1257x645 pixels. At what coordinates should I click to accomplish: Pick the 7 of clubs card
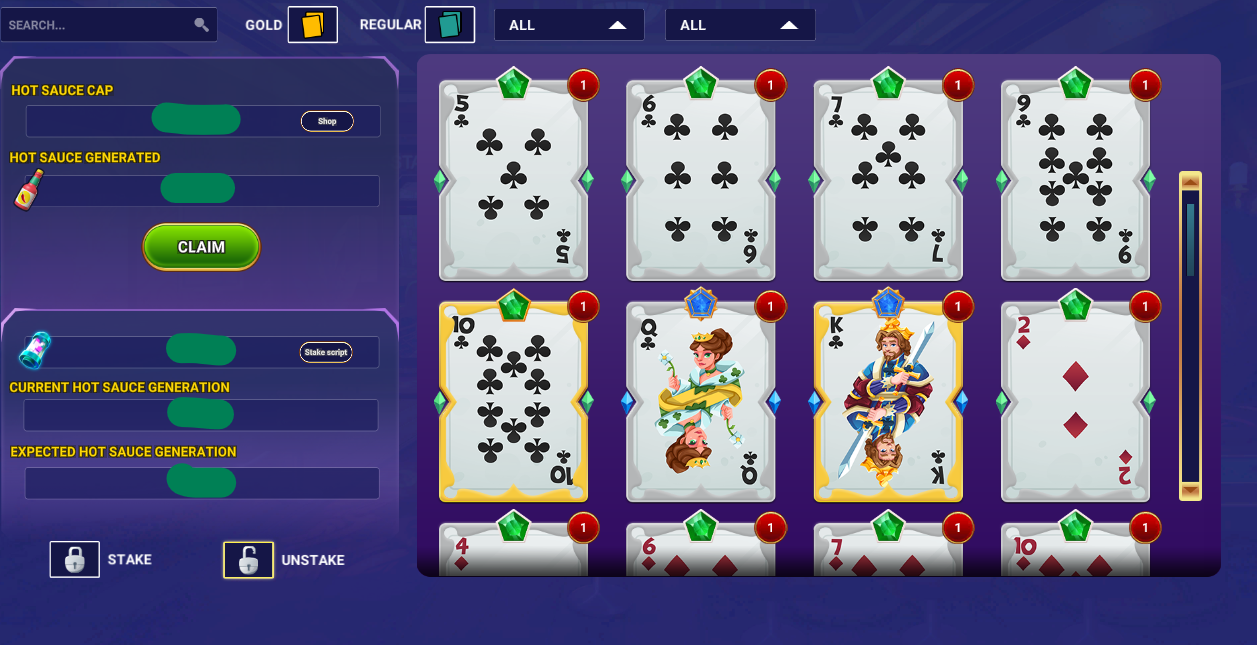[888, 180]
